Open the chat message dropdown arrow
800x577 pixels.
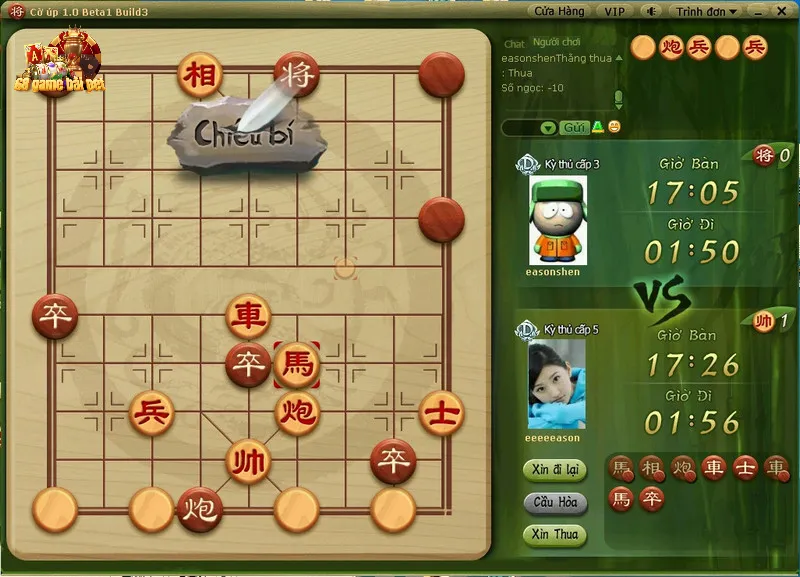[x=547, y=128]
